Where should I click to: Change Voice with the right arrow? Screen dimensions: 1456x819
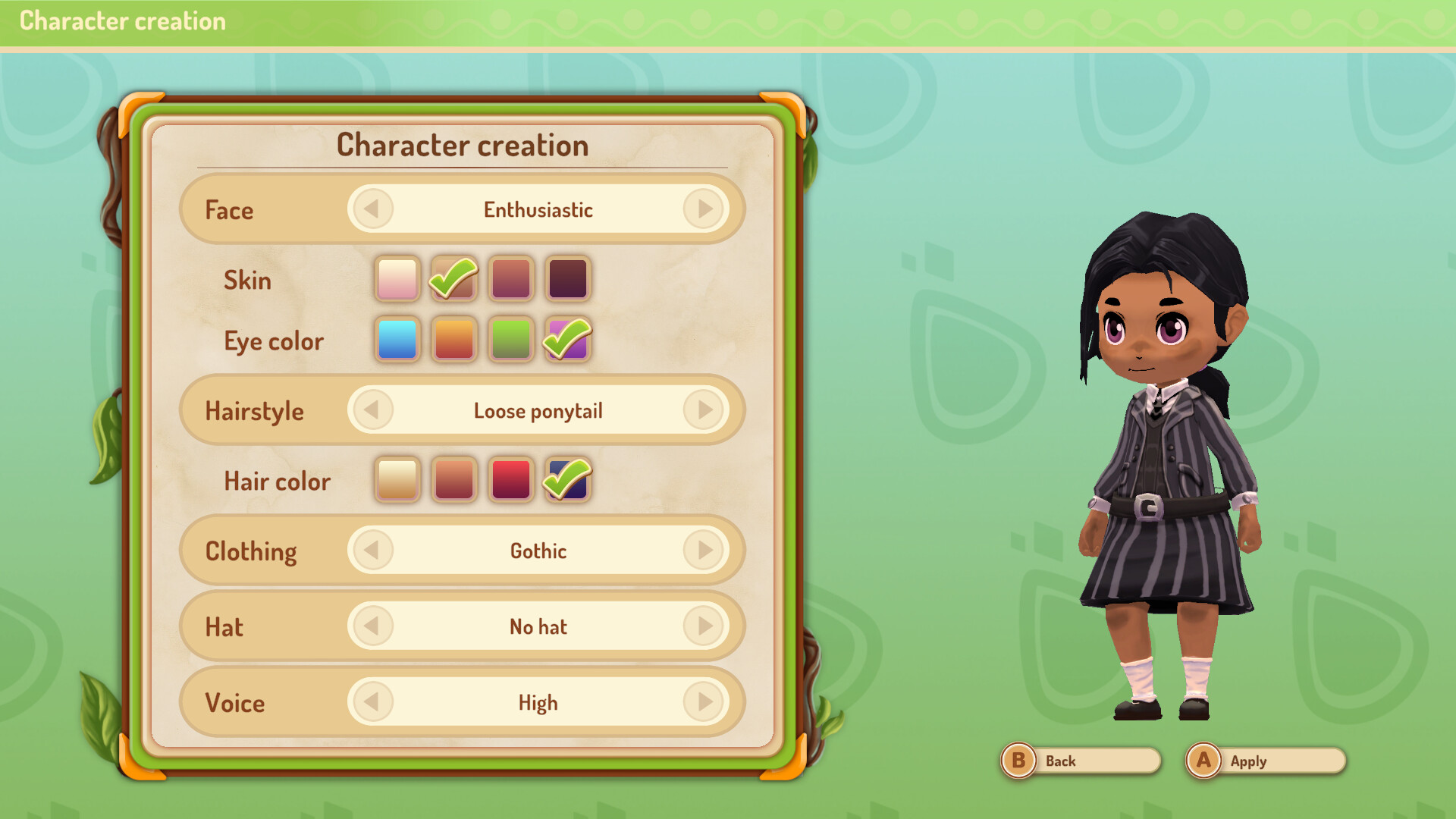coord(704,702)
